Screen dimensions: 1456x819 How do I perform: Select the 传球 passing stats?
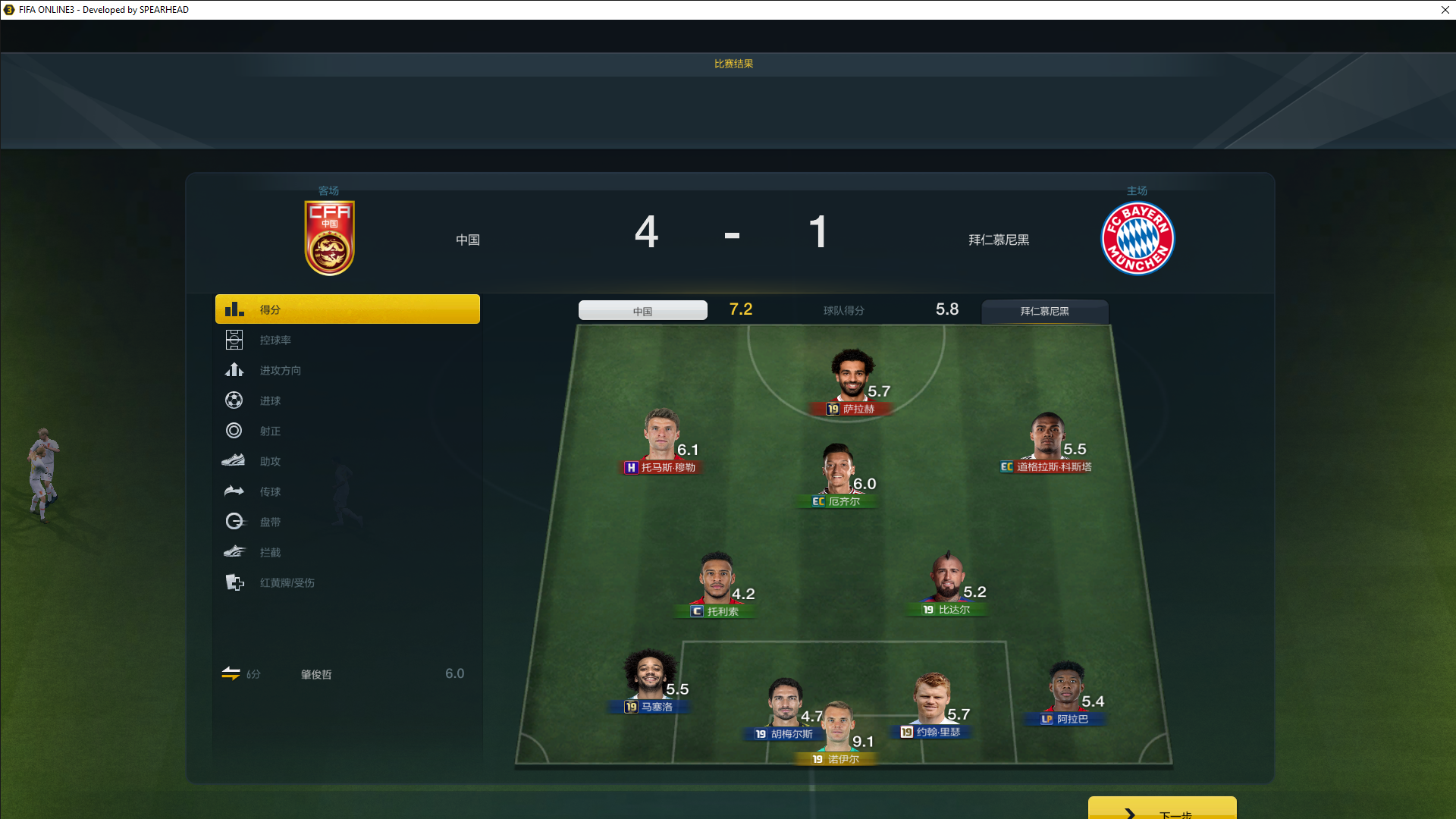[347, 491]
